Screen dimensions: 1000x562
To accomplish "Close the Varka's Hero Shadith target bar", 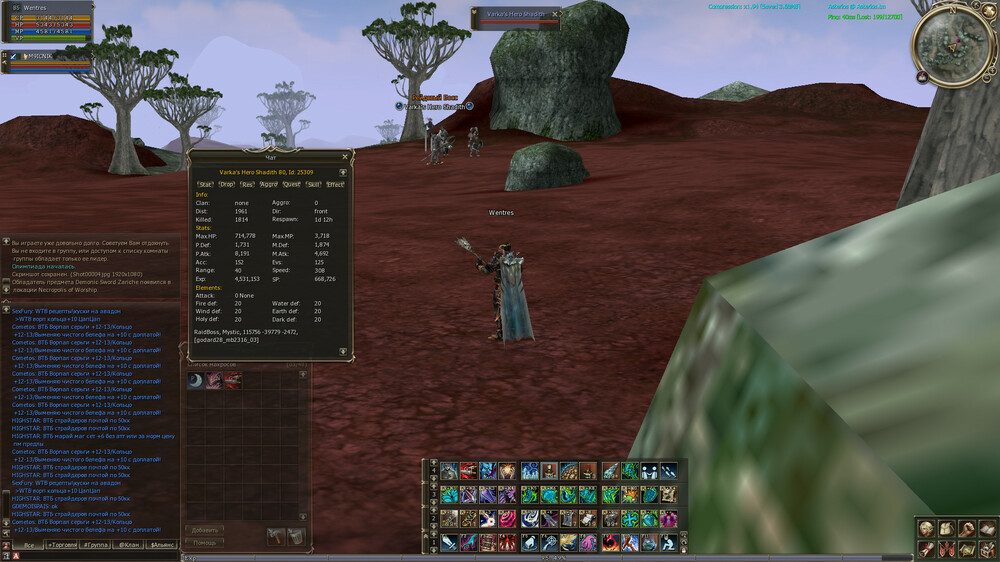I will click(555, 14).
